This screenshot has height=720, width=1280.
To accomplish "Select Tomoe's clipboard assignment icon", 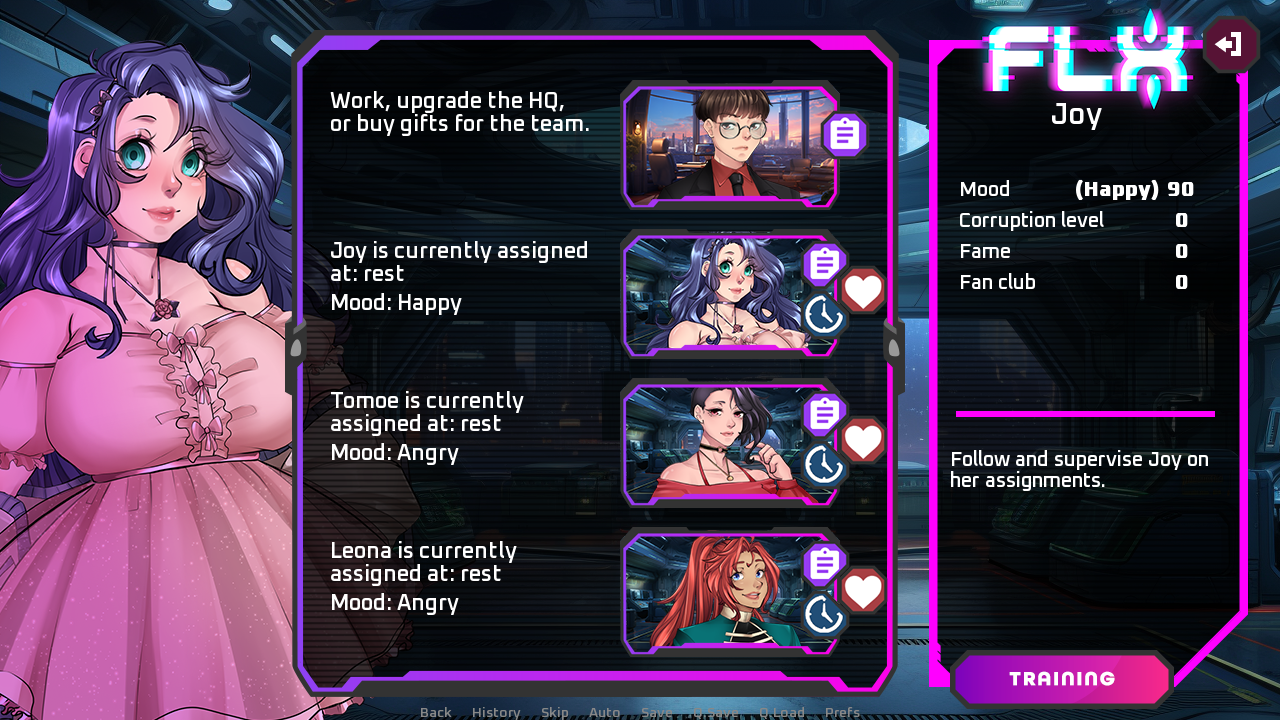I will 823,413.
